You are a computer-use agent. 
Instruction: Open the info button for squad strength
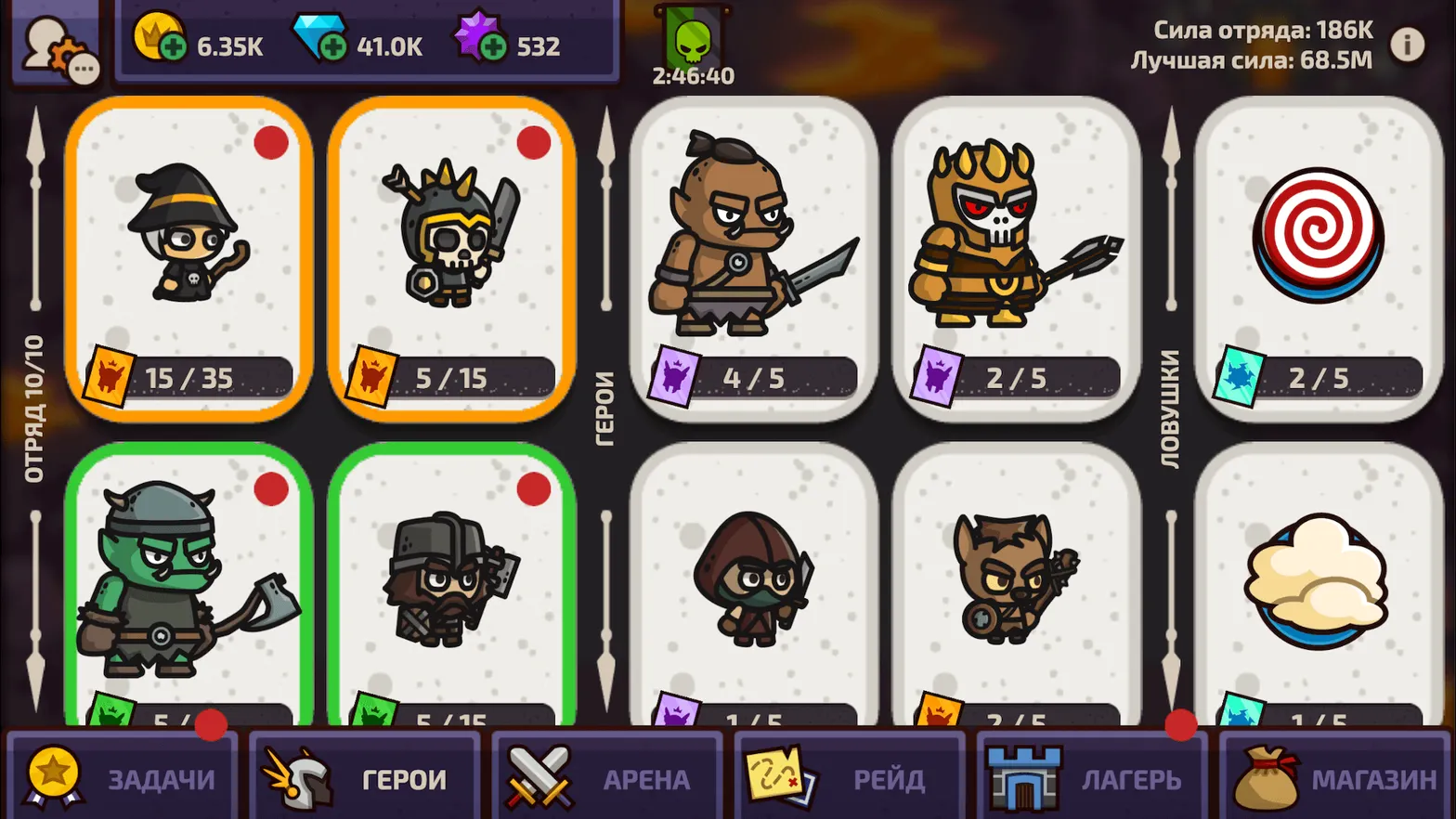click(1408, 44)
